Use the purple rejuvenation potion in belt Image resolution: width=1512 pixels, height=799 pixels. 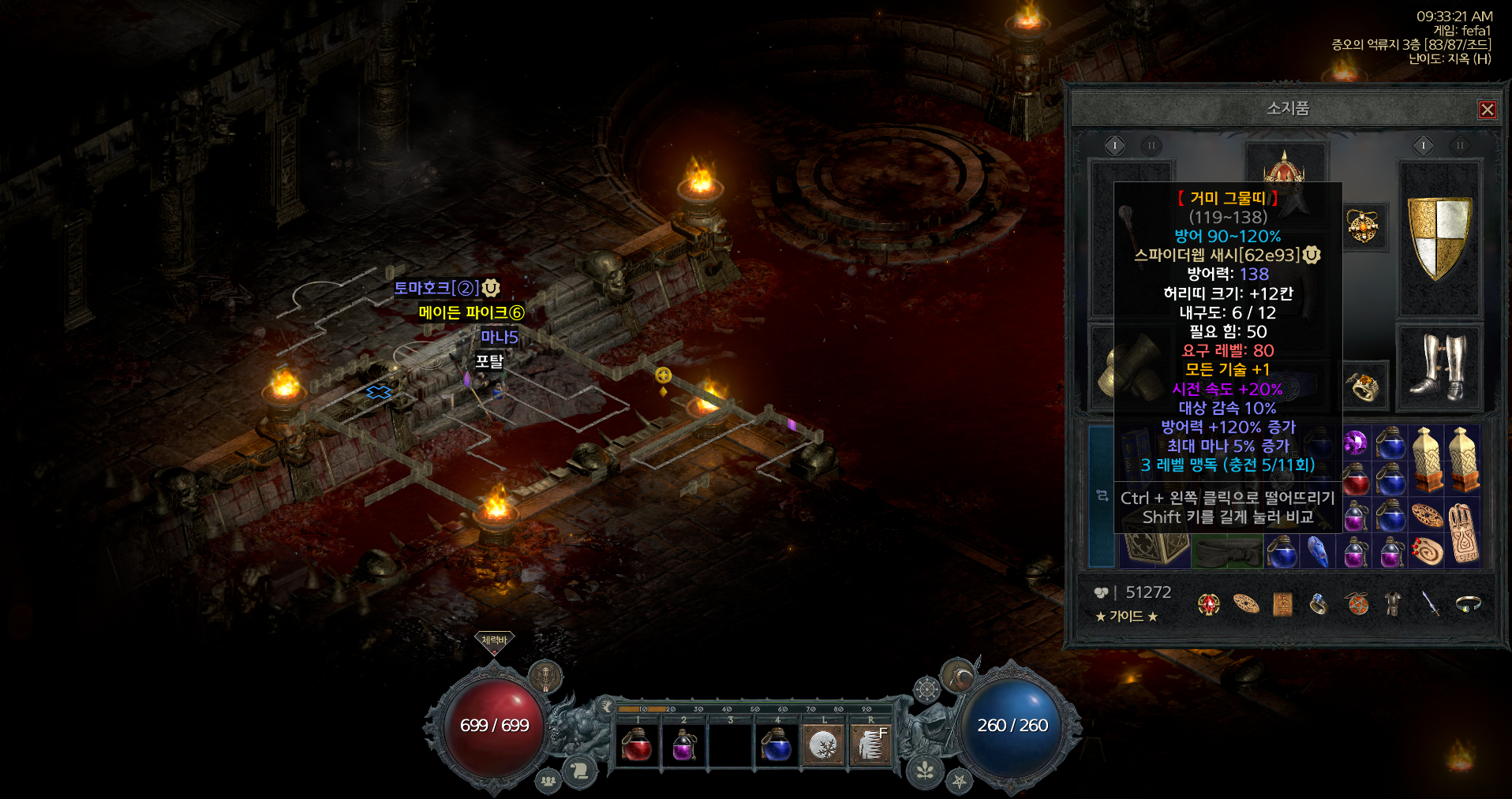(x=683, y=745)
